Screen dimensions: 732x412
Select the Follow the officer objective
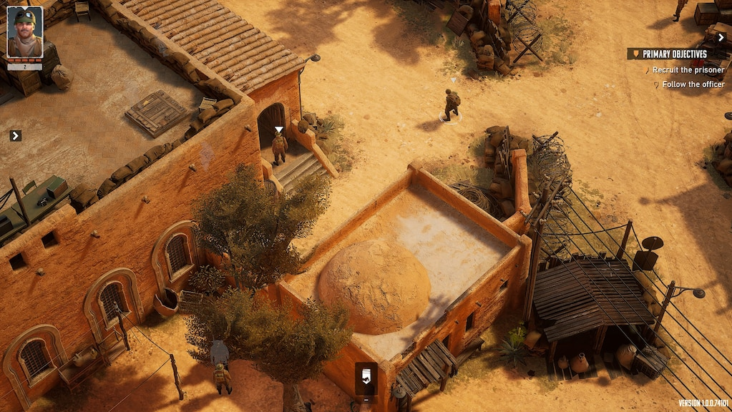coord(692,85)
